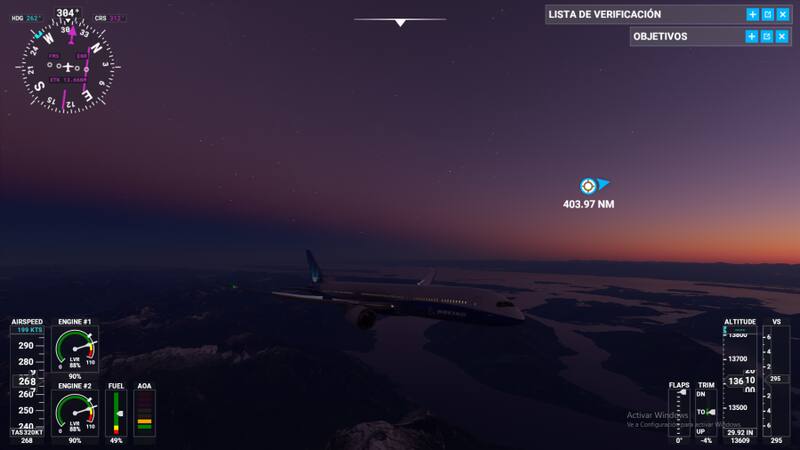
Task: Pop out the Objetivos window
Action: (x=767, y=36)
